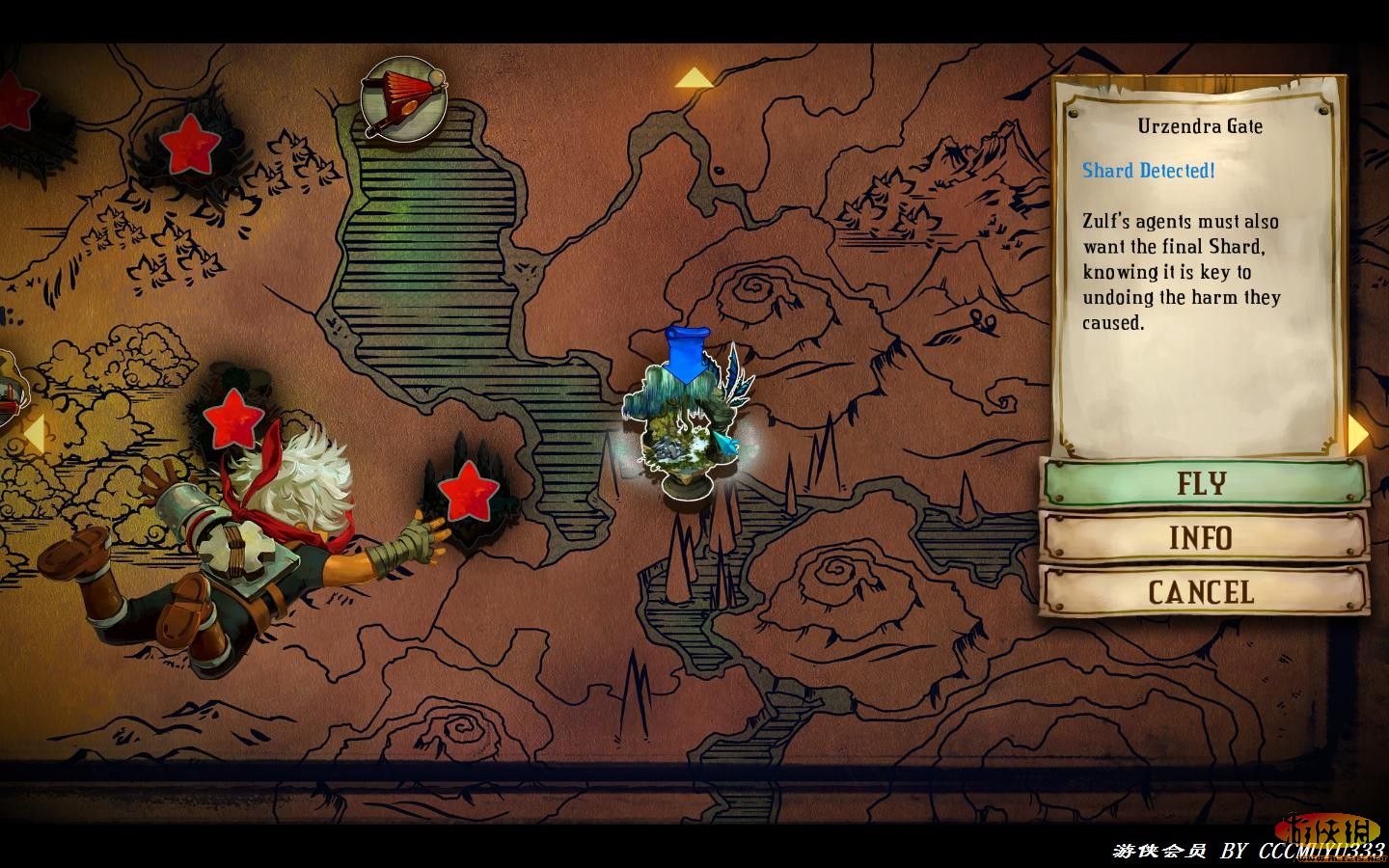Click the up arrow at map top

[694, 78]
